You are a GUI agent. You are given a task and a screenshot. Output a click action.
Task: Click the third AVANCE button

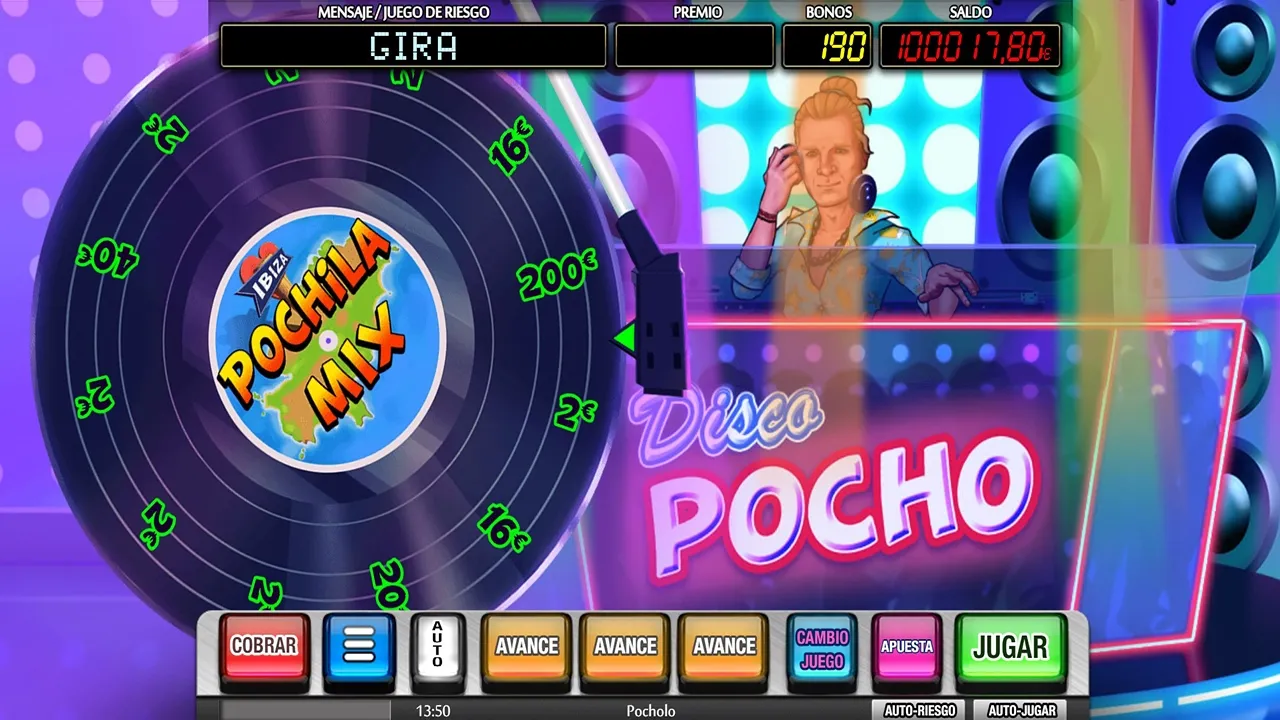click(723, 645)
